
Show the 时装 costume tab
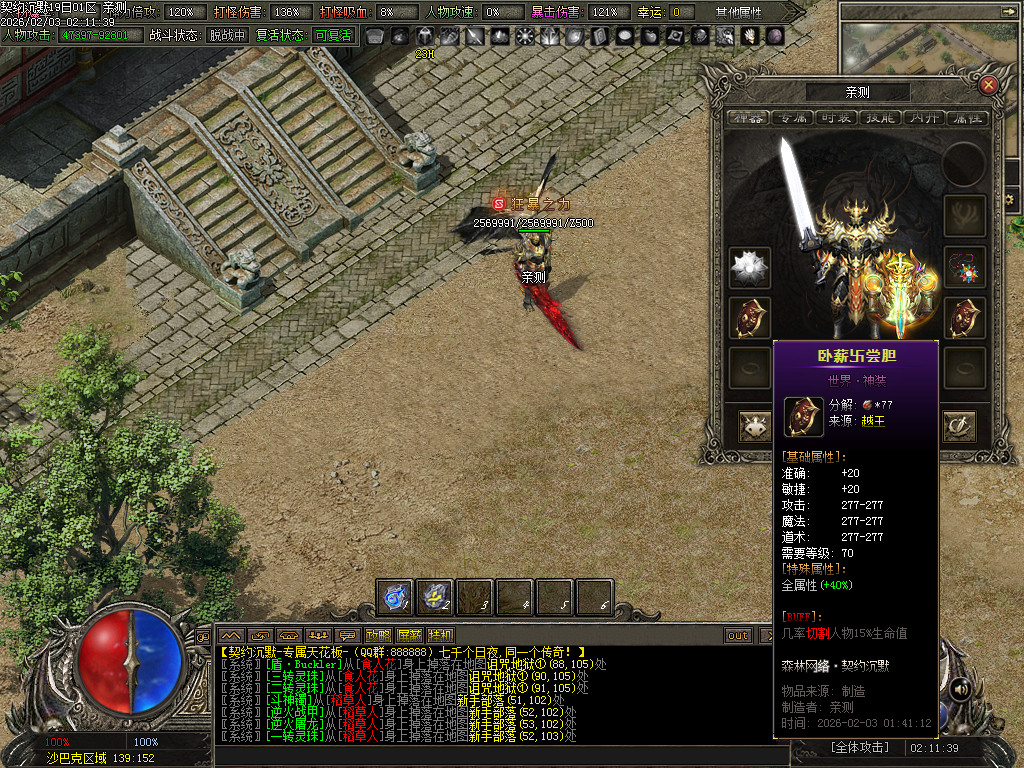pos(836,118)
